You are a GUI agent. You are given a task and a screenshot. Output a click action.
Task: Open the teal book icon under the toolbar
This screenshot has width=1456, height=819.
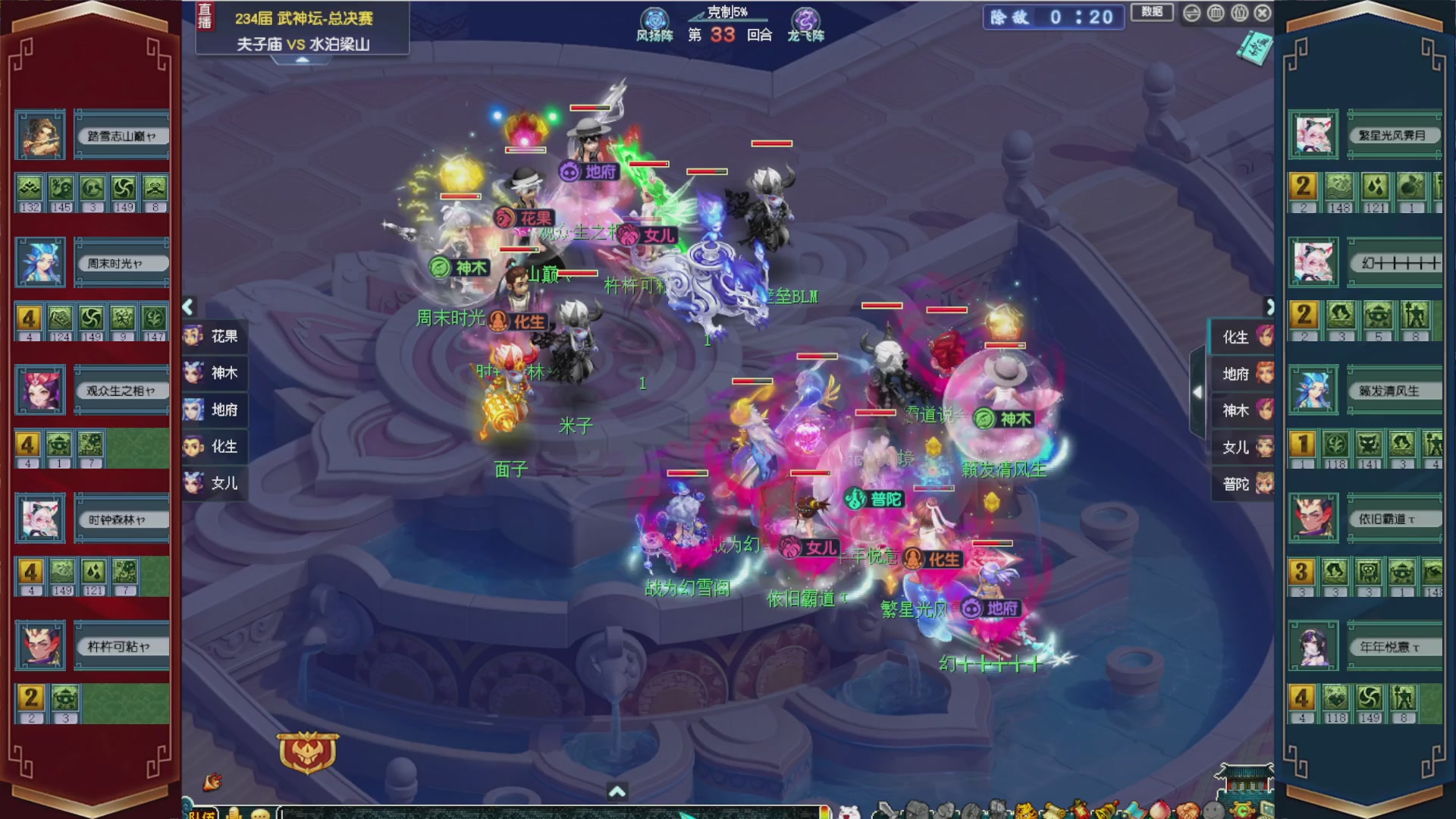pyautogui.click(x=1255, y=48)
